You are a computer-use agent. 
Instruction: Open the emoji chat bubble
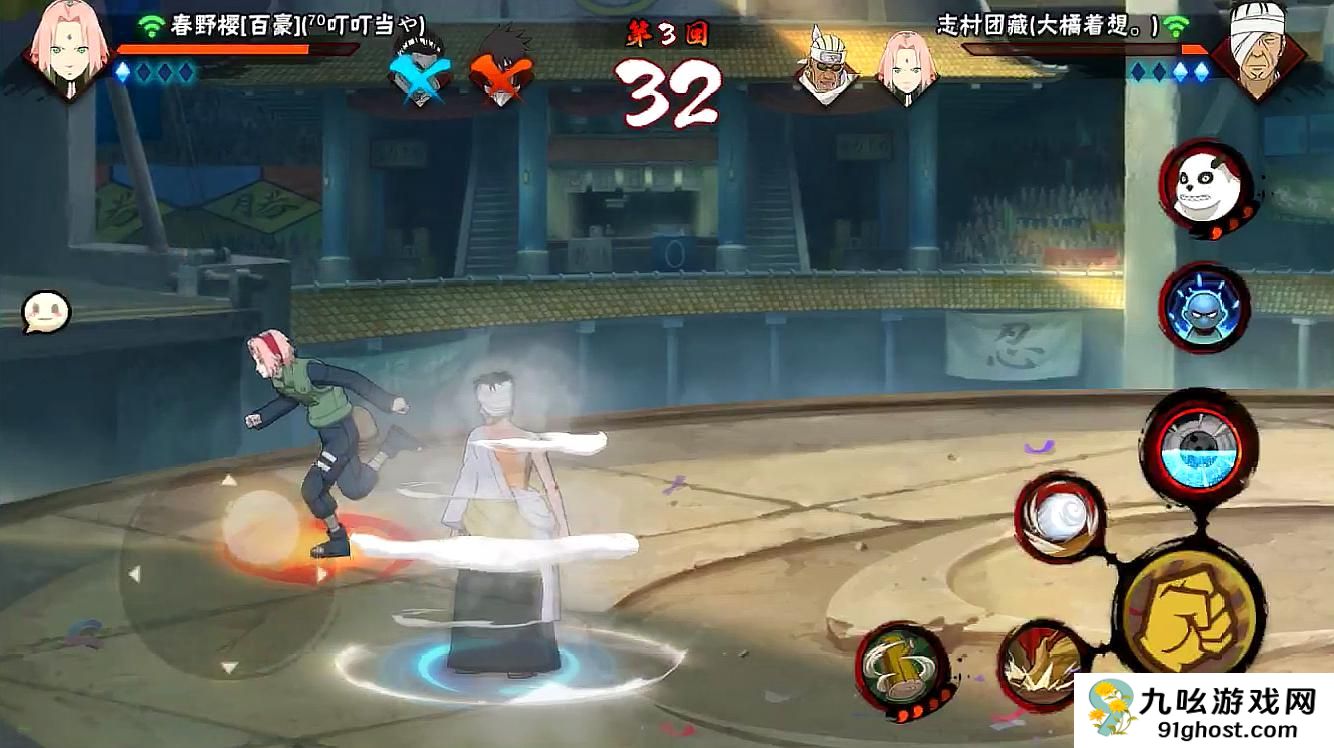(46, 312)
